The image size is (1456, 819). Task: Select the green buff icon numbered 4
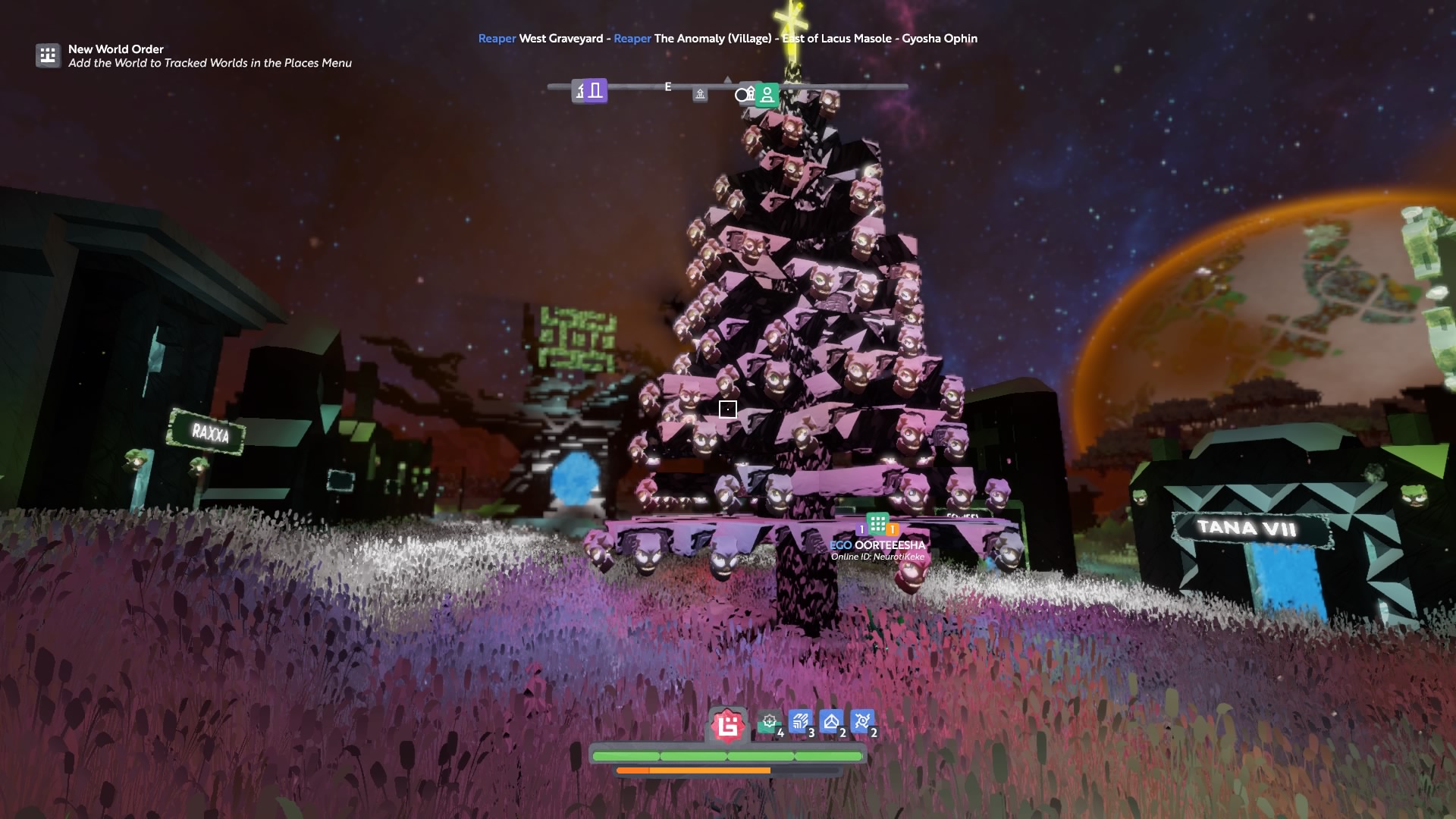(770, 722)
